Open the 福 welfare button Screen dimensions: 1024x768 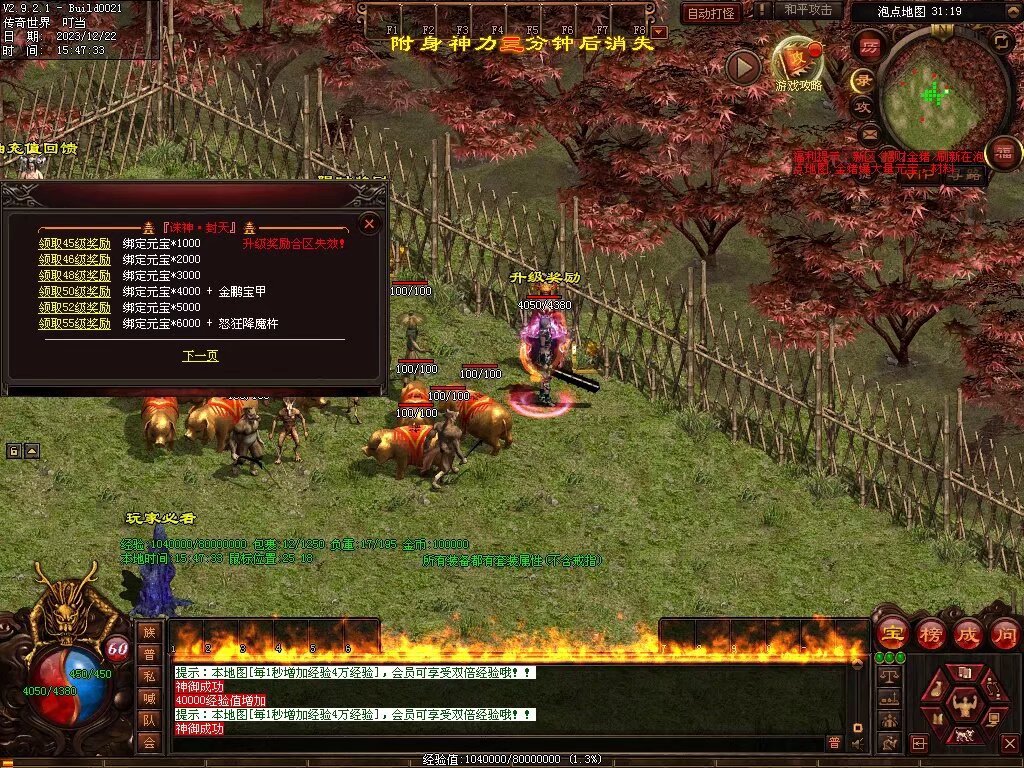point(1003,154)
